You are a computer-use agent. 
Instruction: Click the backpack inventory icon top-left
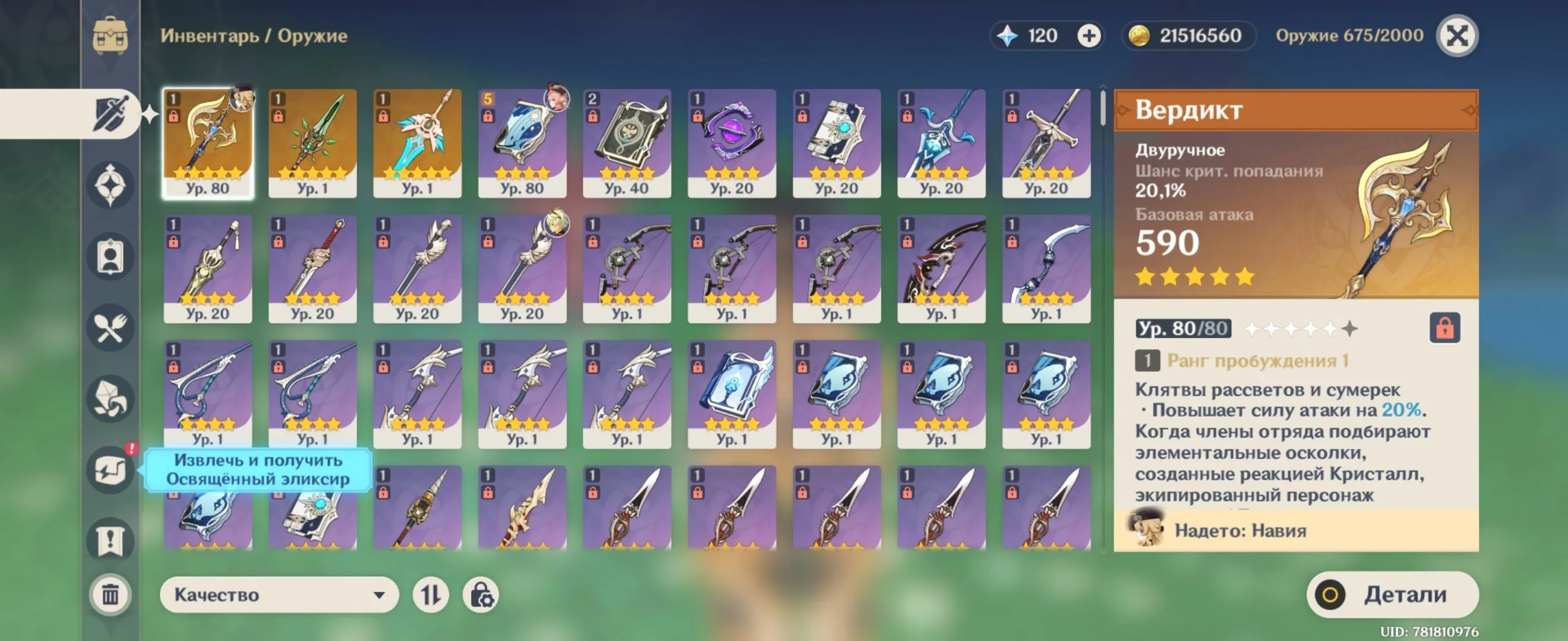(x=110, y=36)
